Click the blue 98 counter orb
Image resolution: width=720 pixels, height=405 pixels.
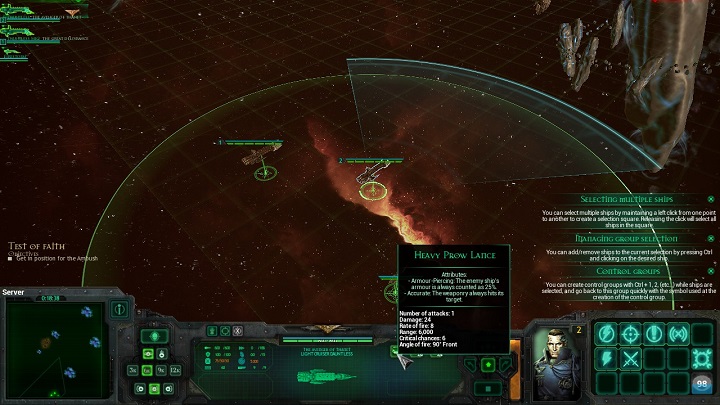click(702, 383)
